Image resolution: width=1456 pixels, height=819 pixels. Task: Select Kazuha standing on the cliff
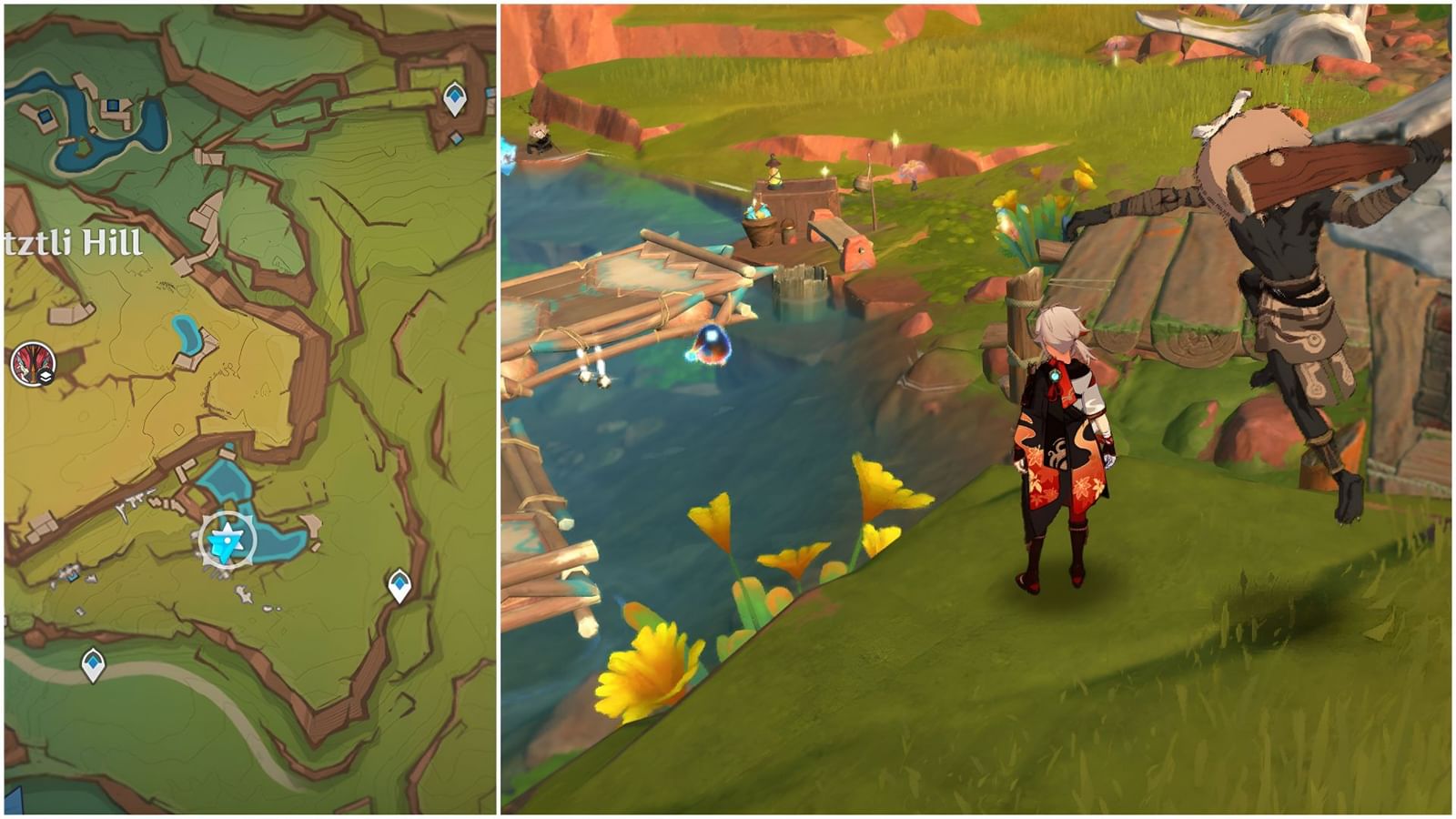tap(1060, 437)
